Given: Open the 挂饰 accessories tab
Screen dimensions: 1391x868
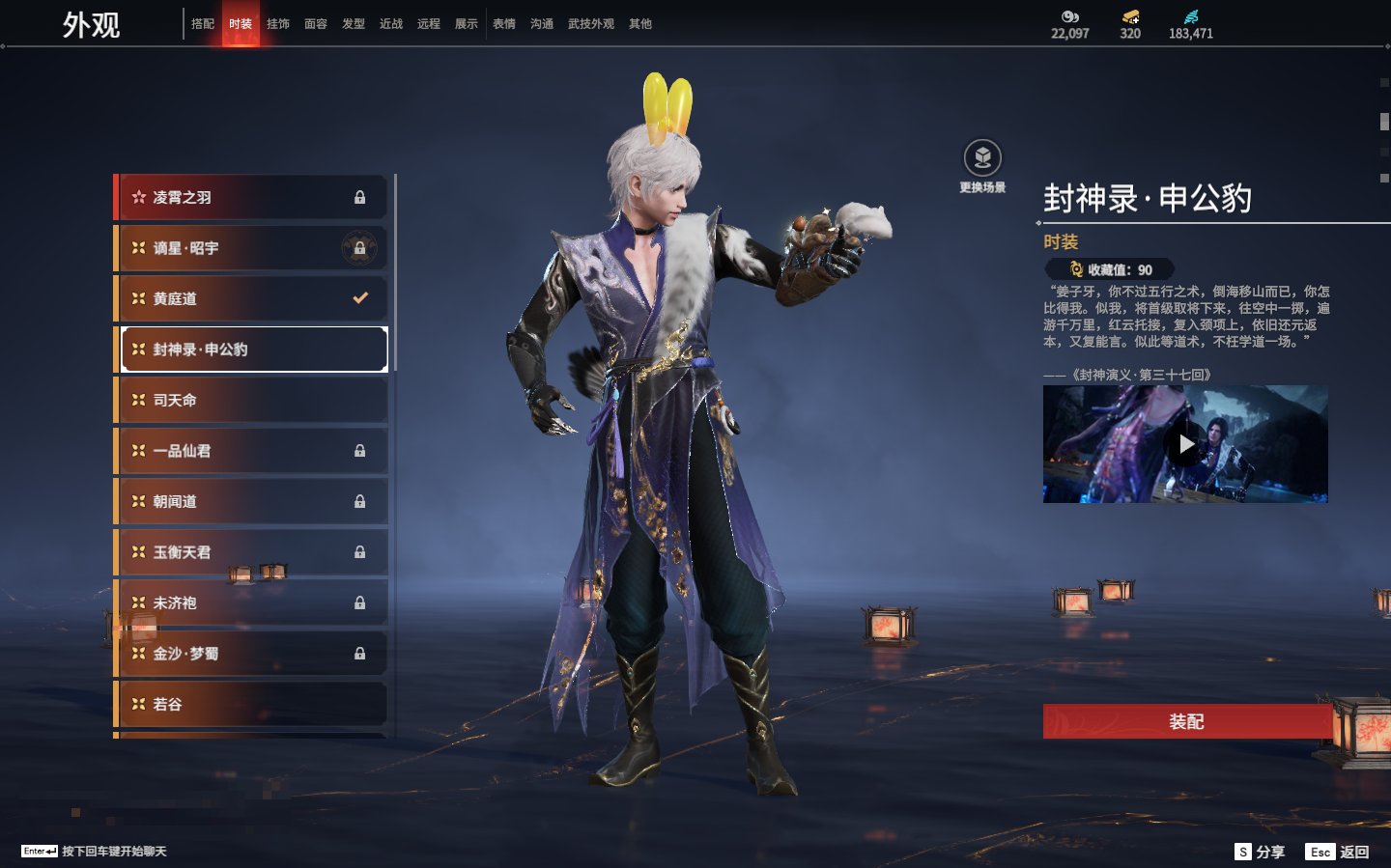Looking at the screenshot, I should click(278, 24).
